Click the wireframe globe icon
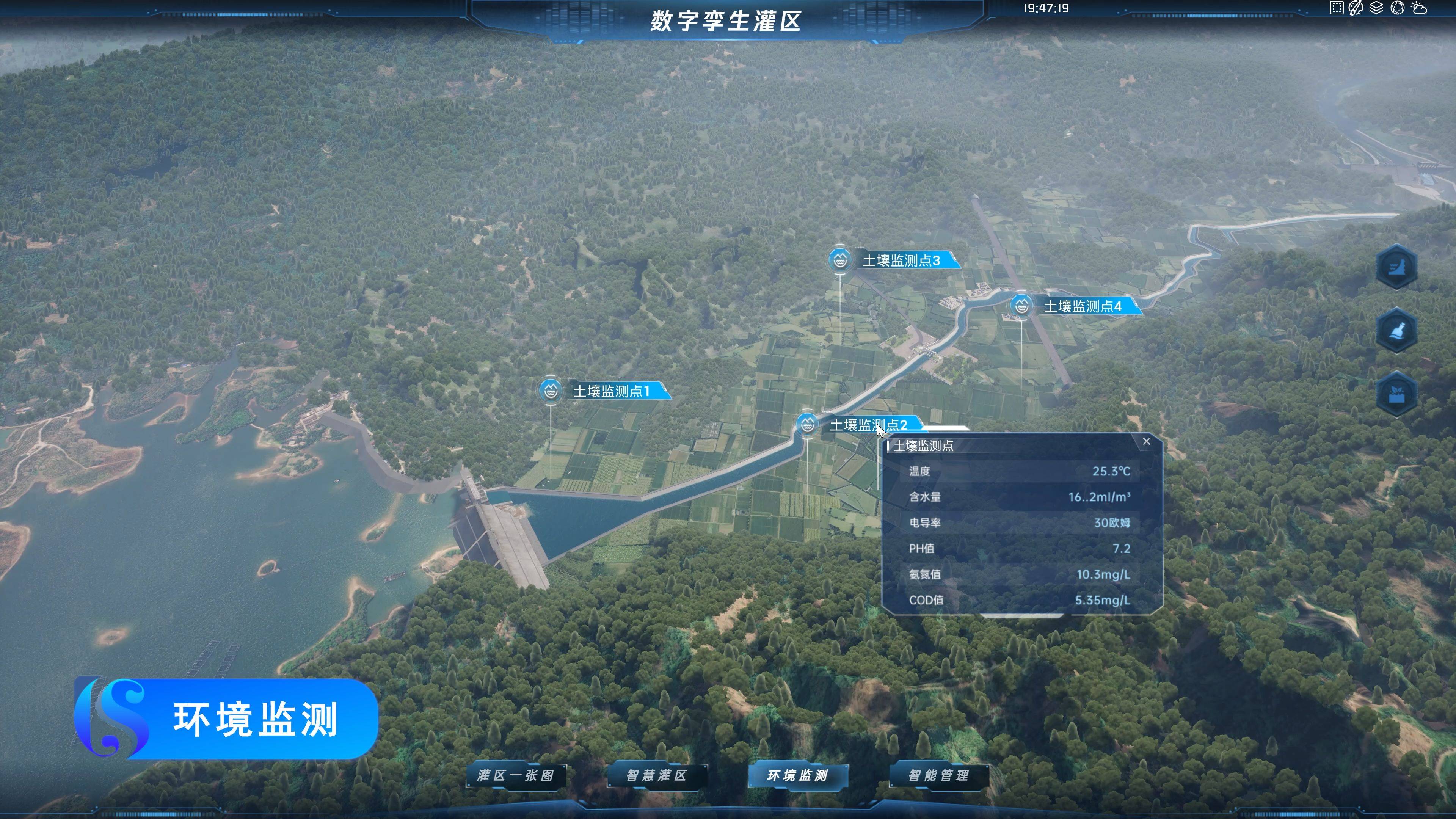The image size is (1456, 819). tap(1397, 8)
